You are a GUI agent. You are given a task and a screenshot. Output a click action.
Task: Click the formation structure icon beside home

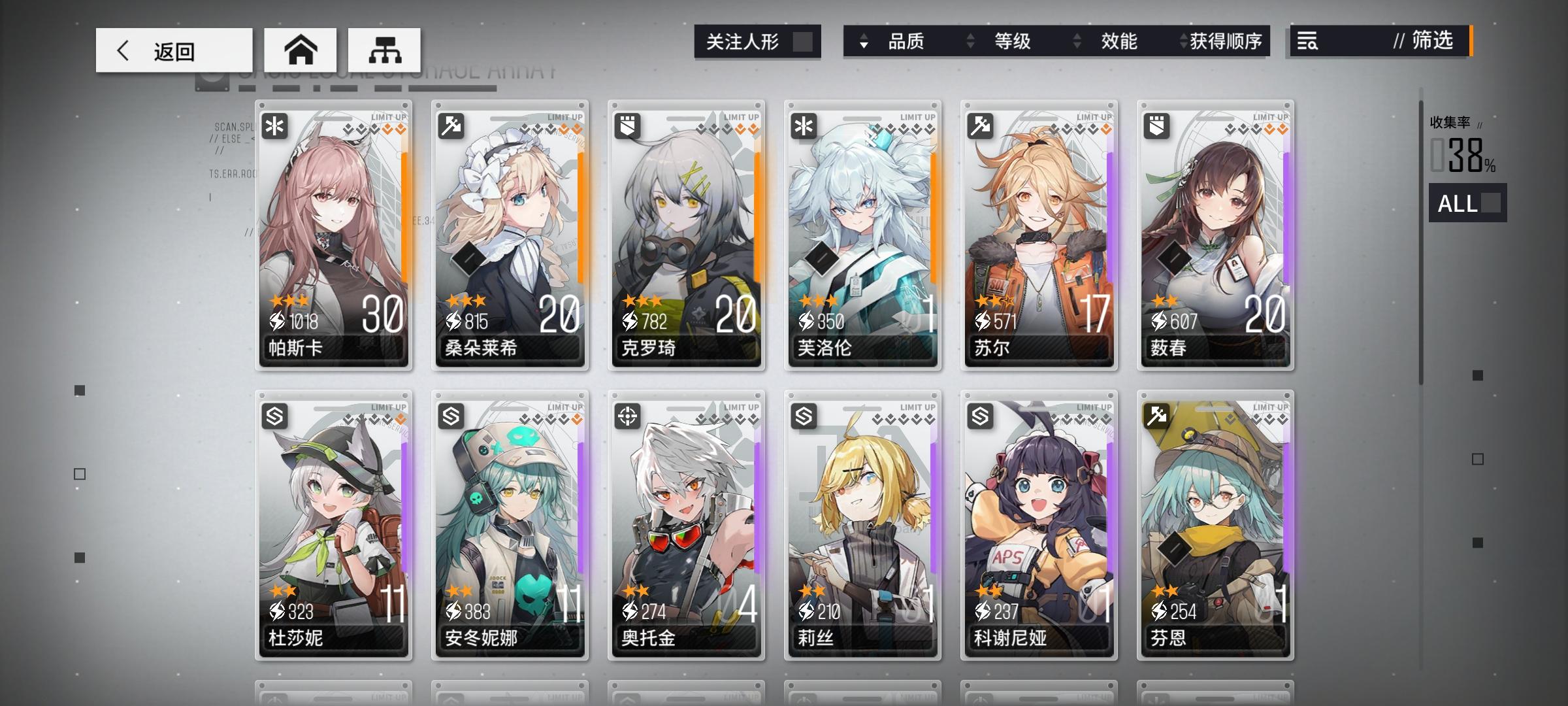coord(384,49)
